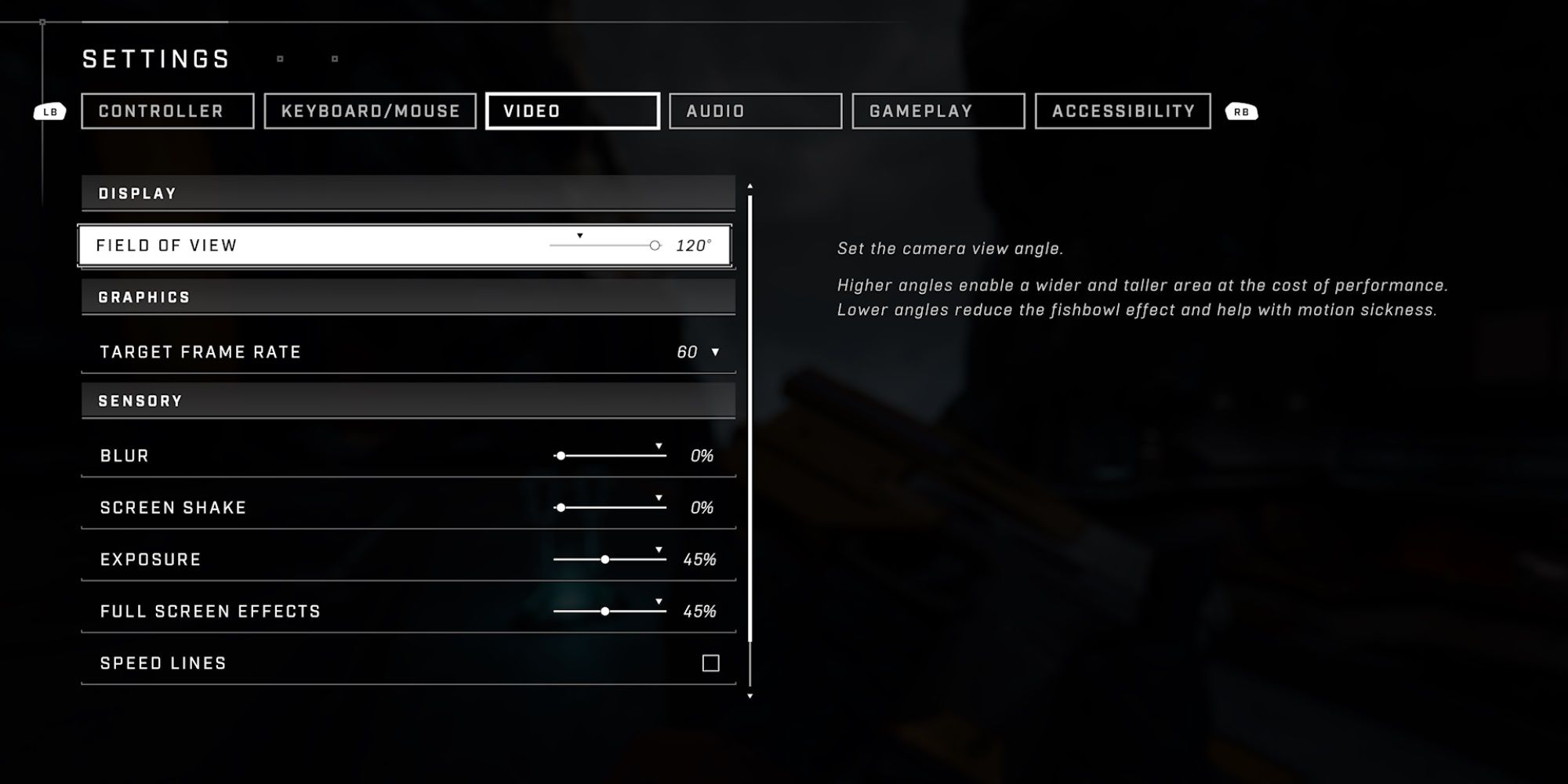1568x784 pixels.
Task: Open the Target Frame Rate dropdown
Action: point(715,351)
